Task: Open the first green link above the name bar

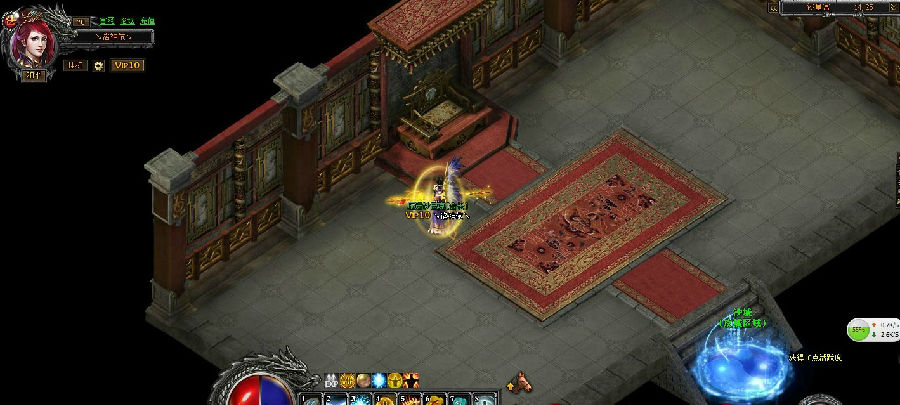Action: click(x=106, y=20)
